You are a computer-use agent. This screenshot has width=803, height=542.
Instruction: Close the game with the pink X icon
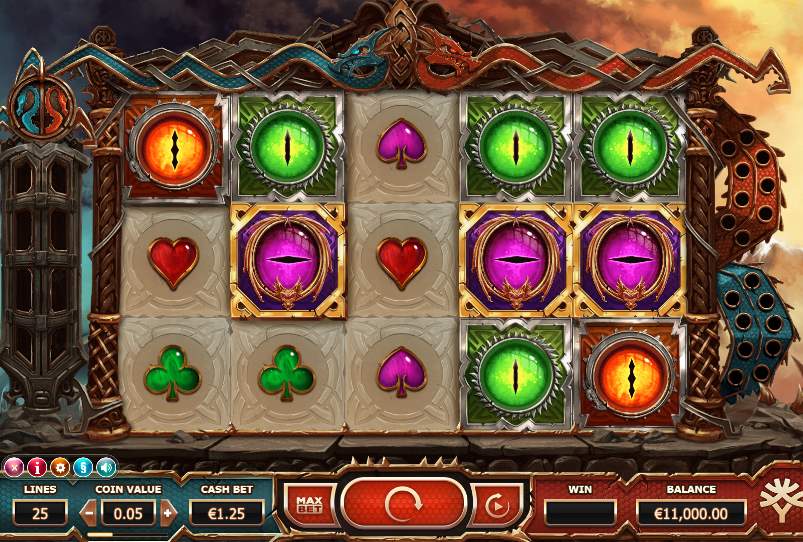click(13, 466)
